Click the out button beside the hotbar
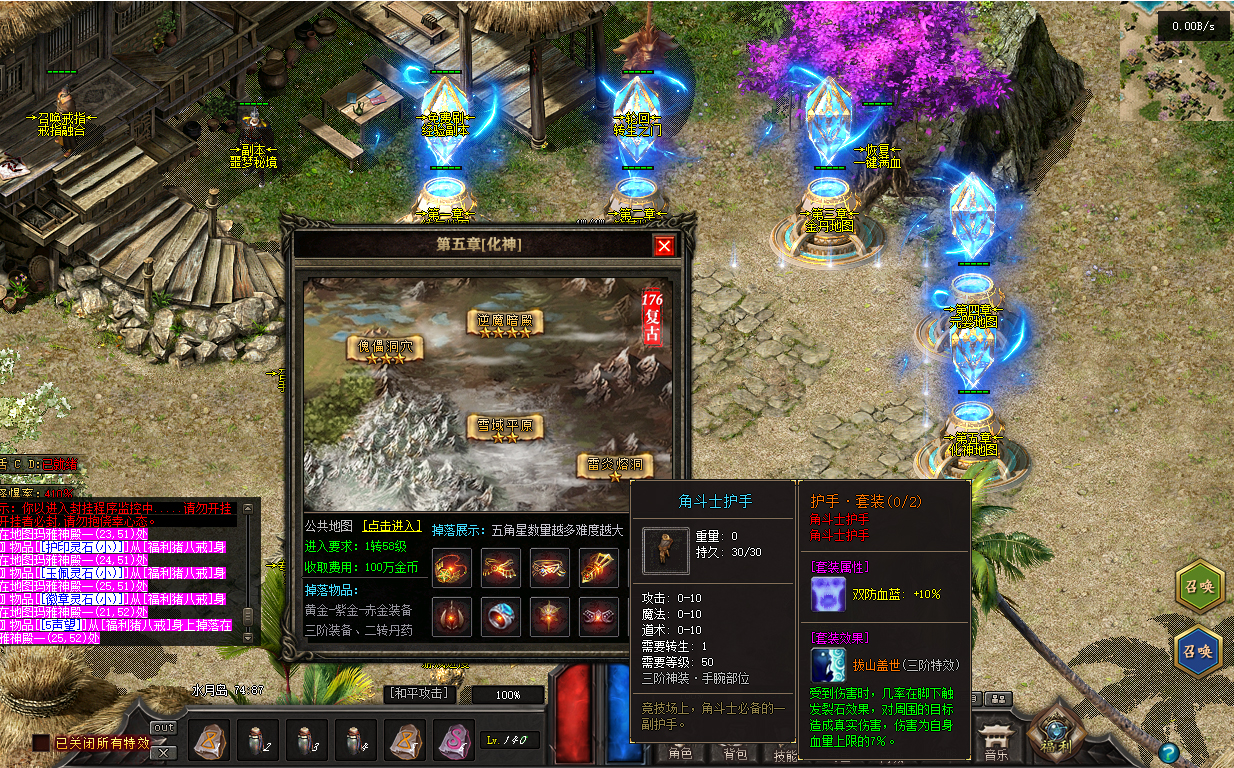Viewport: 1234px width, 768px height. [x=163, y=727]
